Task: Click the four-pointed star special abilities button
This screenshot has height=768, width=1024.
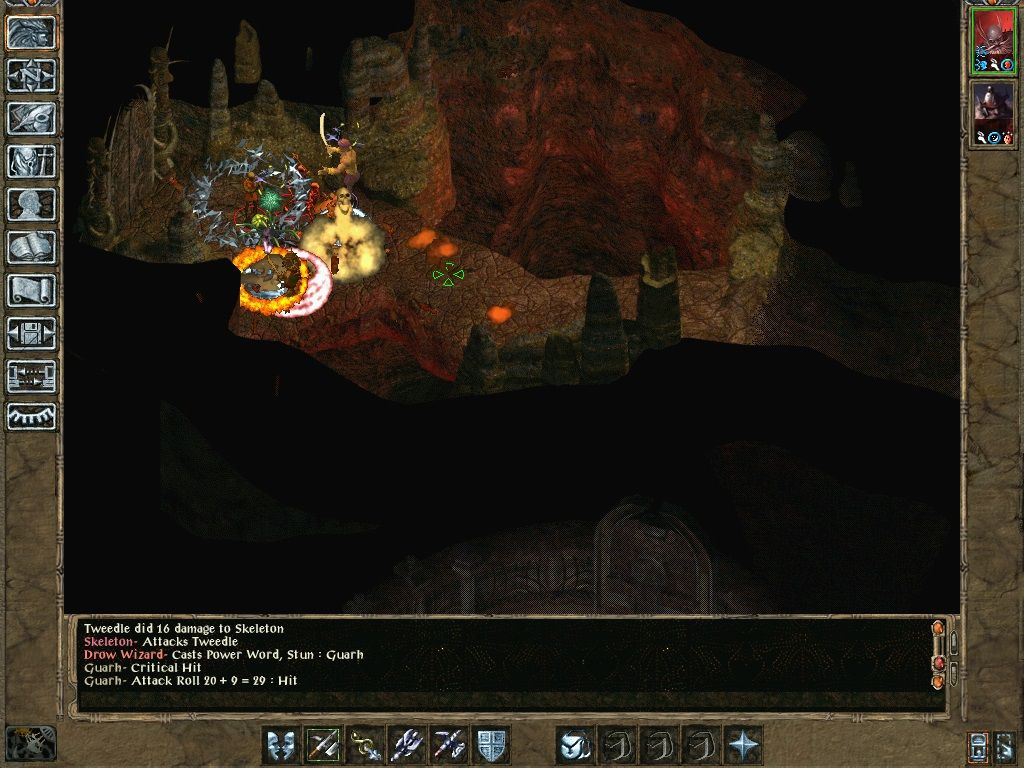Action: (x=743, y=745)
